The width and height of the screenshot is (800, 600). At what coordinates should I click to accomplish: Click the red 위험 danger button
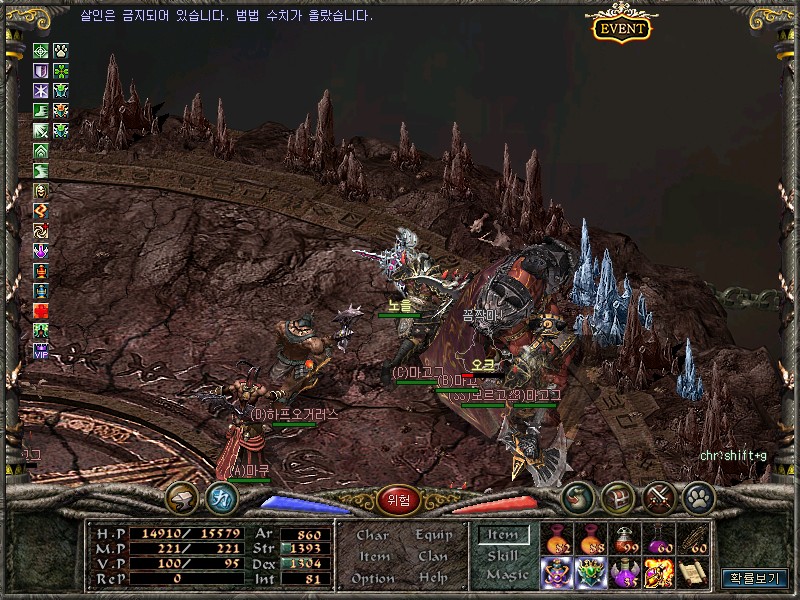click(397, 500)
